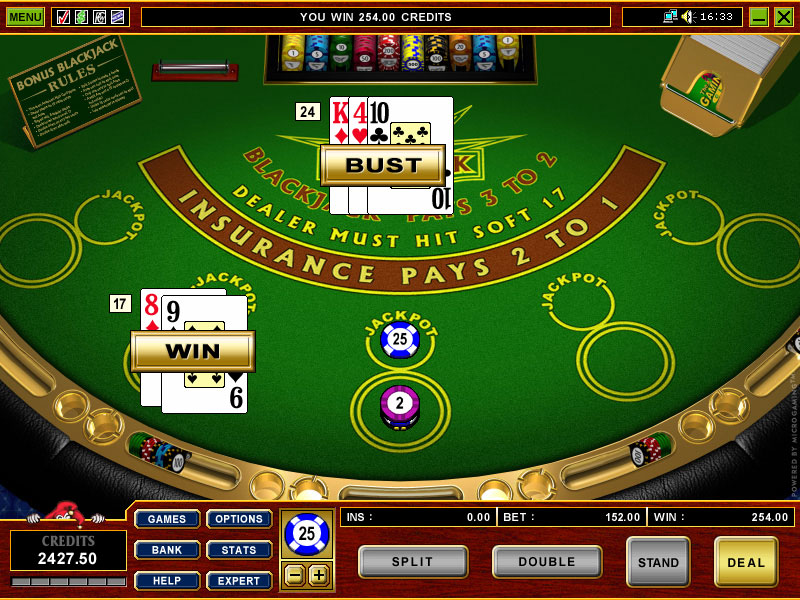Show the STATS window

[239, 550]
